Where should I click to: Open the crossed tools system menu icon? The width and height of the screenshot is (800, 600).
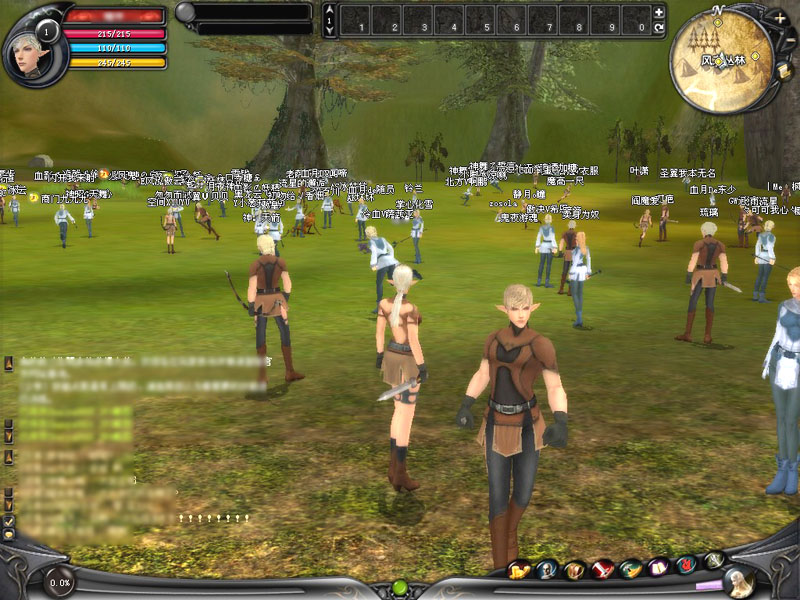pyautogui.click(x=713, y=560)
